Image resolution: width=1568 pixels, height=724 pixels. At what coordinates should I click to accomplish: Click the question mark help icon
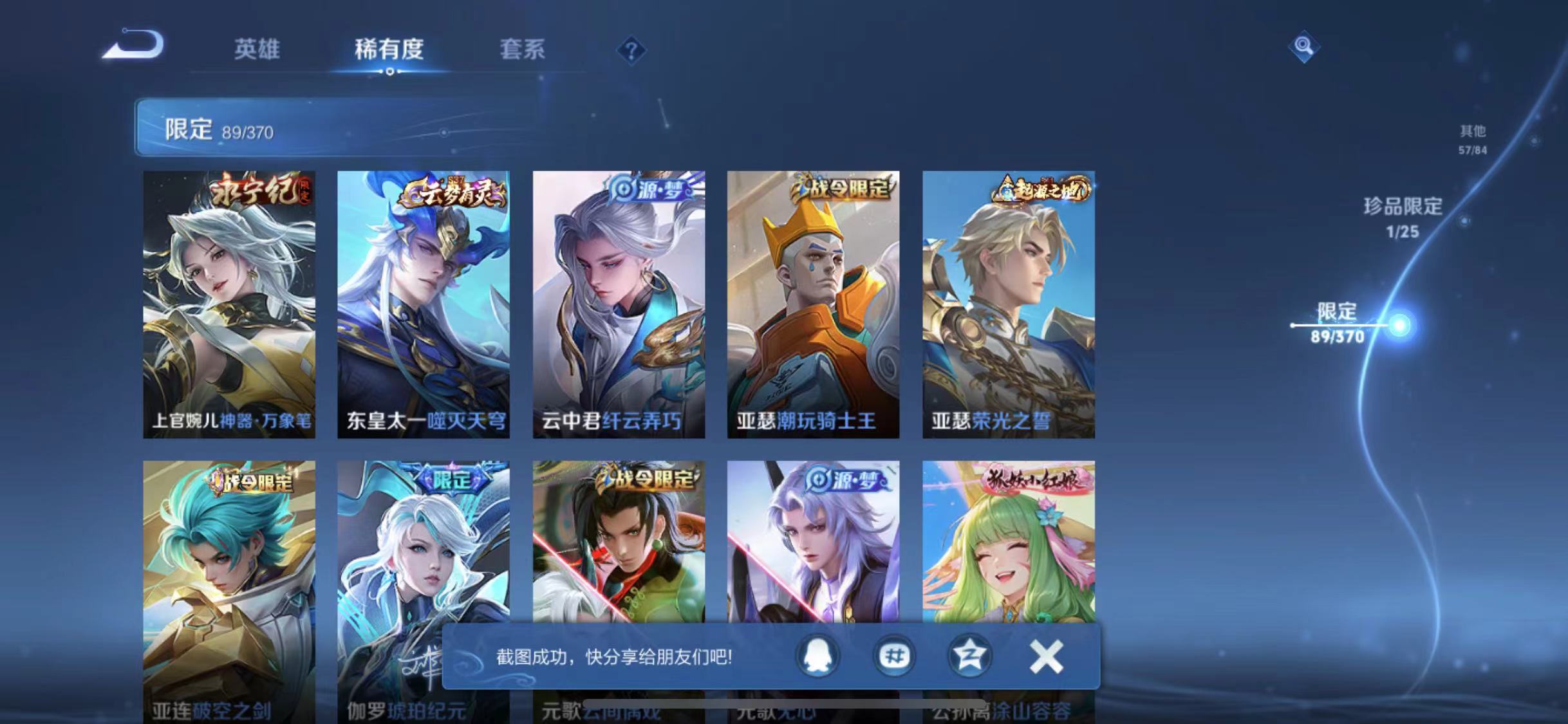pyautogui.click(x=633, y=51)
